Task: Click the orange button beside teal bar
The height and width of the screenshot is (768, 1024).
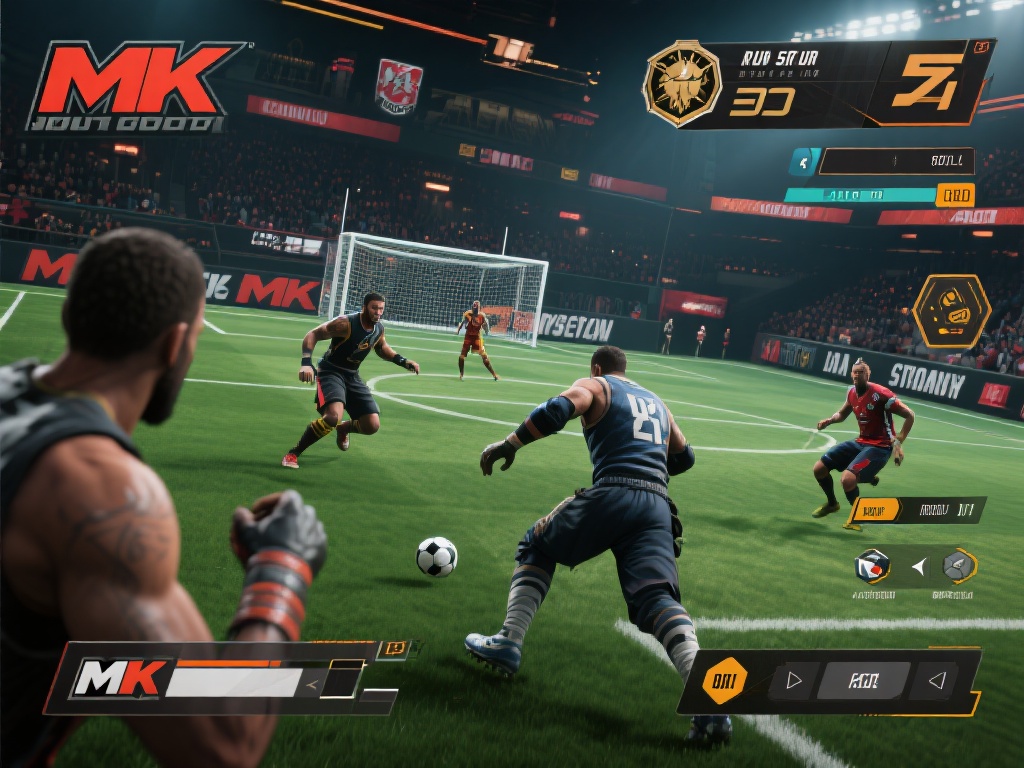Action: tap(954, 195)
